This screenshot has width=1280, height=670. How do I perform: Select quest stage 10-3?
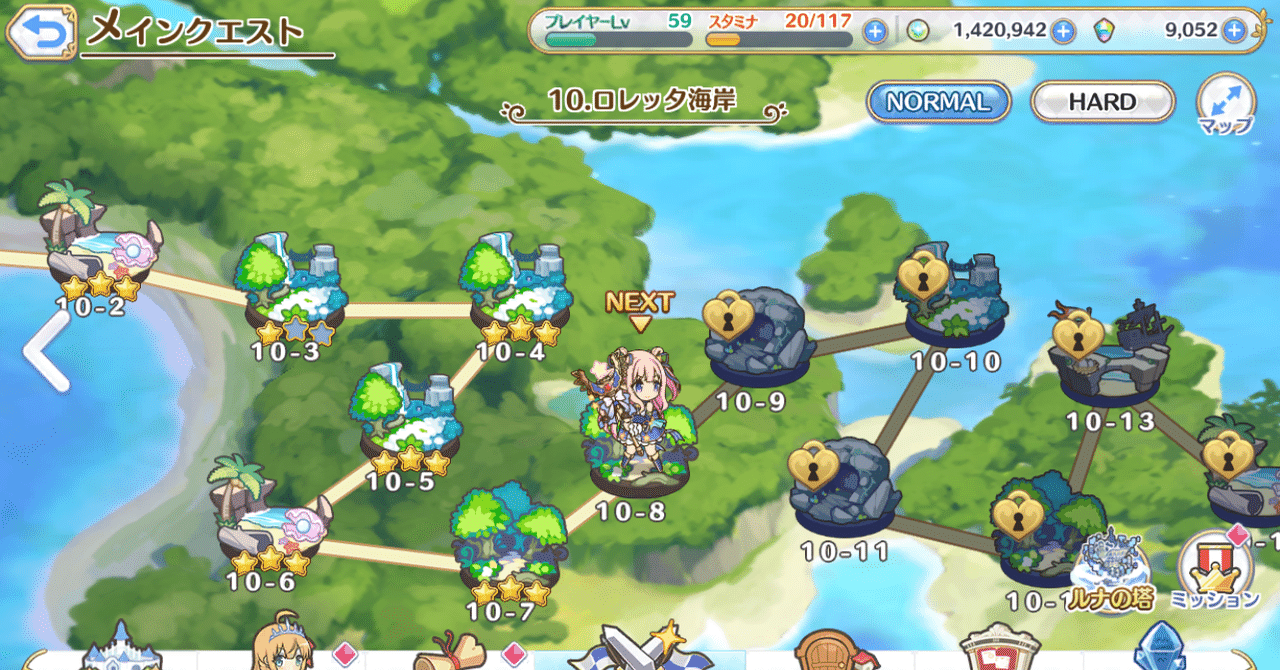click(x=291, y=290)
